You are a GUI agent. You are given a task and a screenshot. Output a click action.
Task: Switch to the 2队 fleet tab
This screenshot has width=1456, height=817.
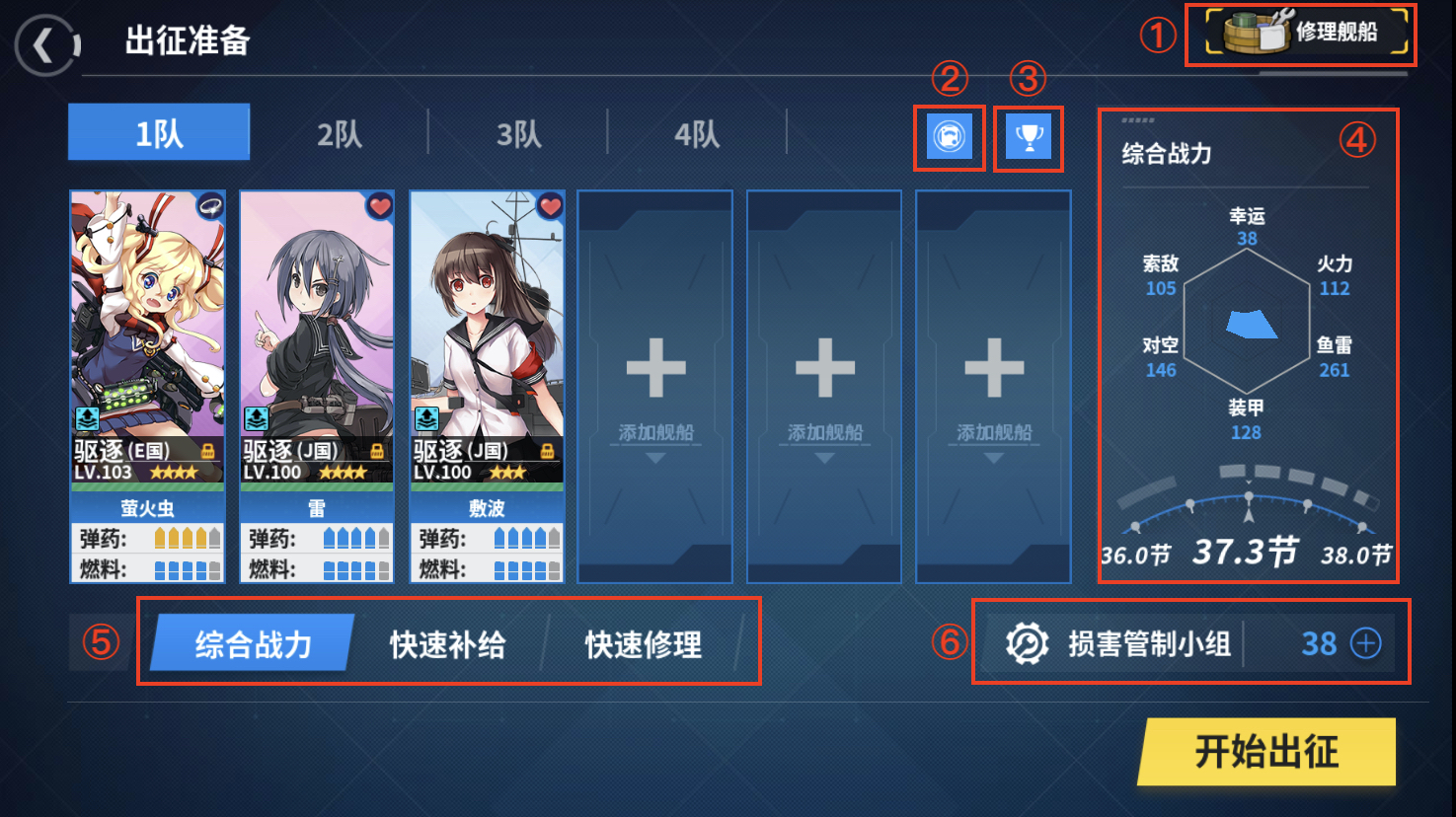(339, 132)
